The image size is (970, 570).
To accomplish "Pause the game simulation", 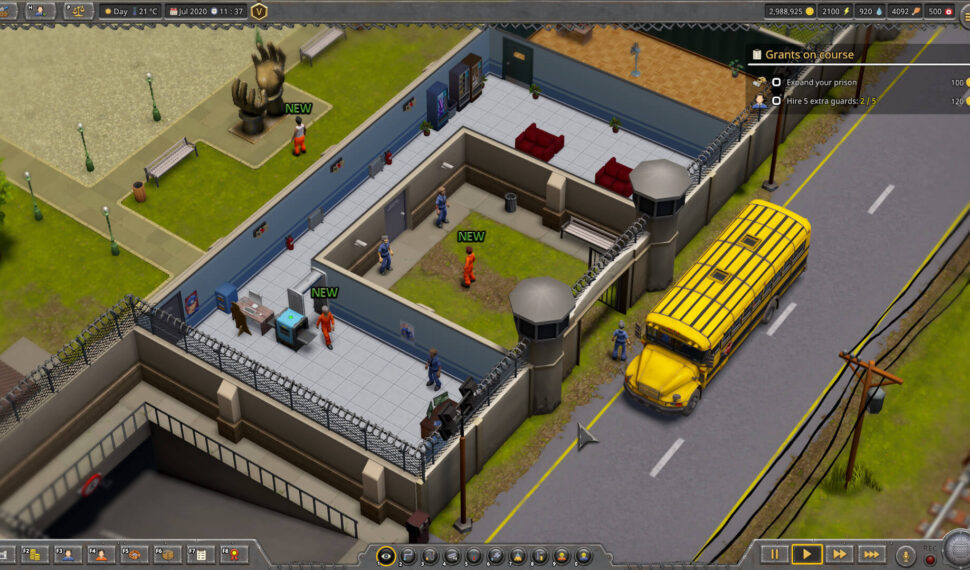I will tap(774, 553).
